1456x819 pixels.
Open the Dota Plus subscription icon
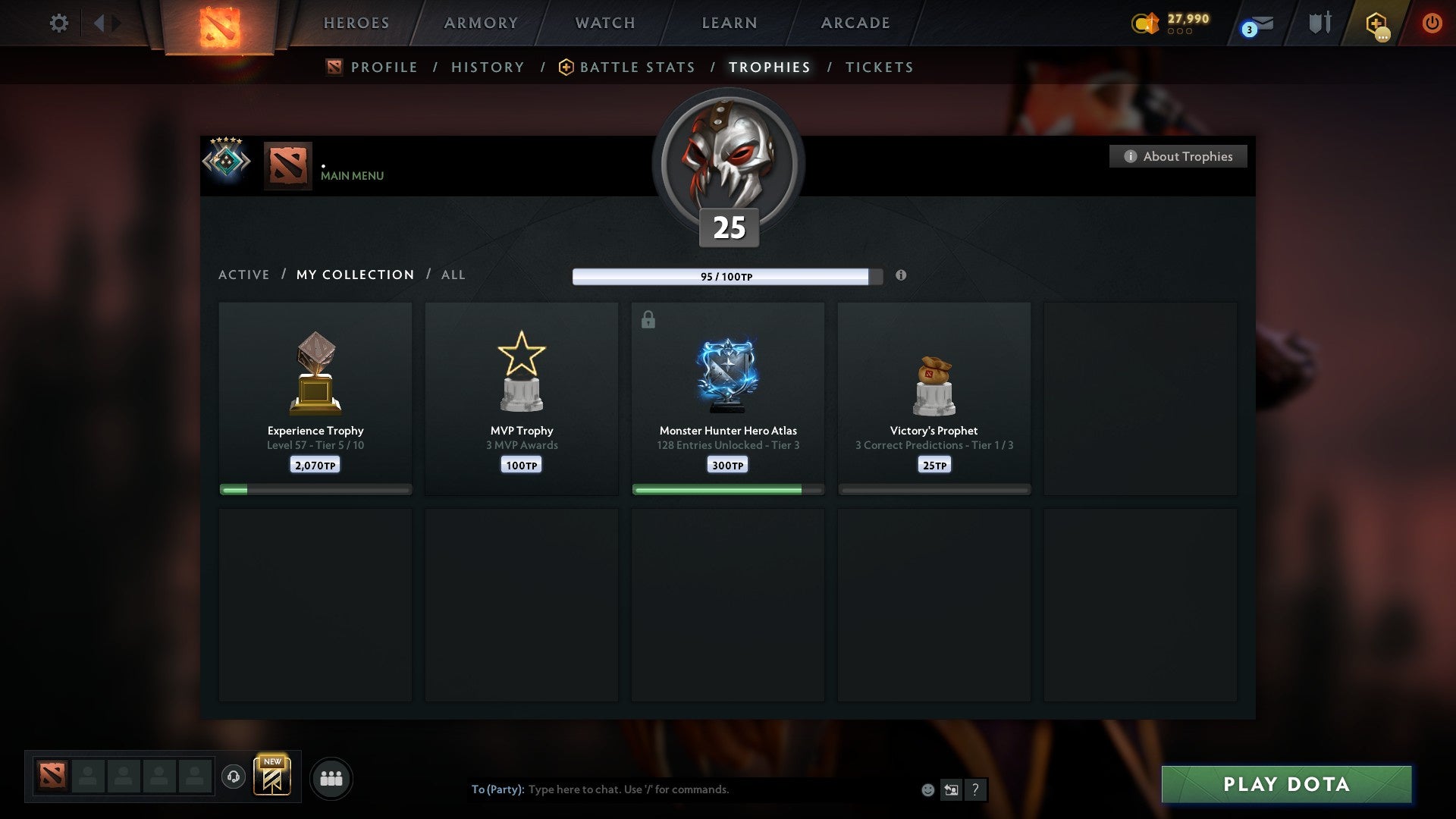tap(1376, 23)
